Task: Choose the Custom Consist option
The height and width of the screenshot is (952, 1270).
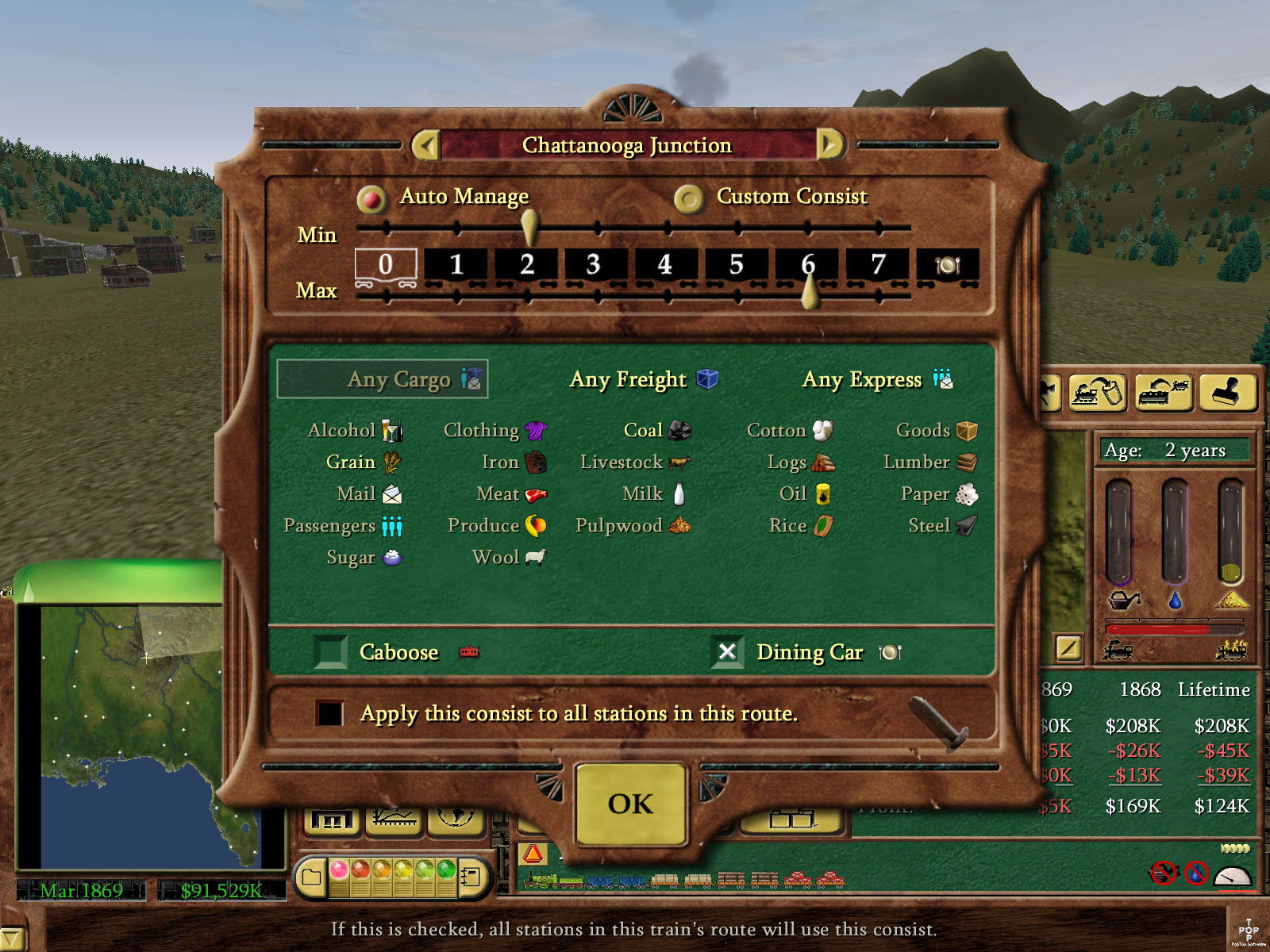Action: point(689,198)
